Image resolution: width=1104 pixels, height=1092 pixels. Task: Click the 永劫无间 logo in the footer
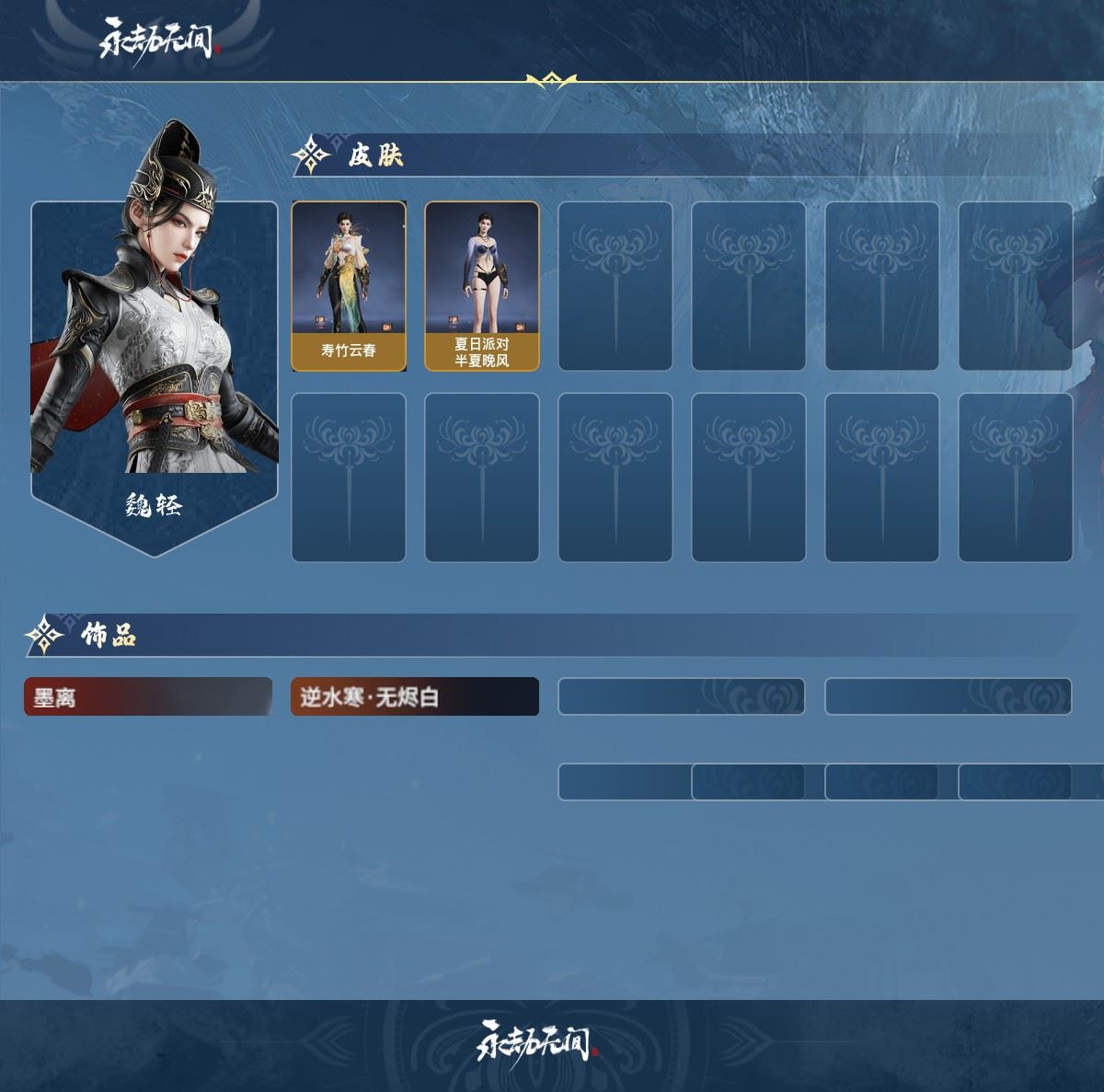(537, 1041)
